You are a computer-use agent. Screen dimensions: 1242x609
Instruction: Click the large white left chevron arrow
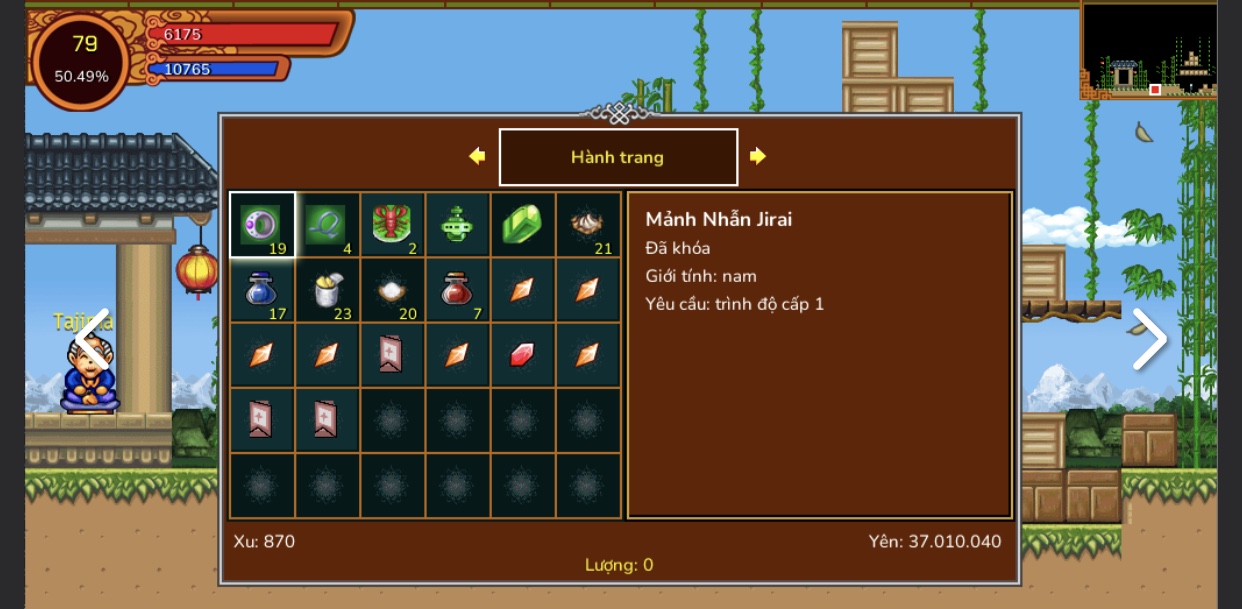[x=93, y=339]
